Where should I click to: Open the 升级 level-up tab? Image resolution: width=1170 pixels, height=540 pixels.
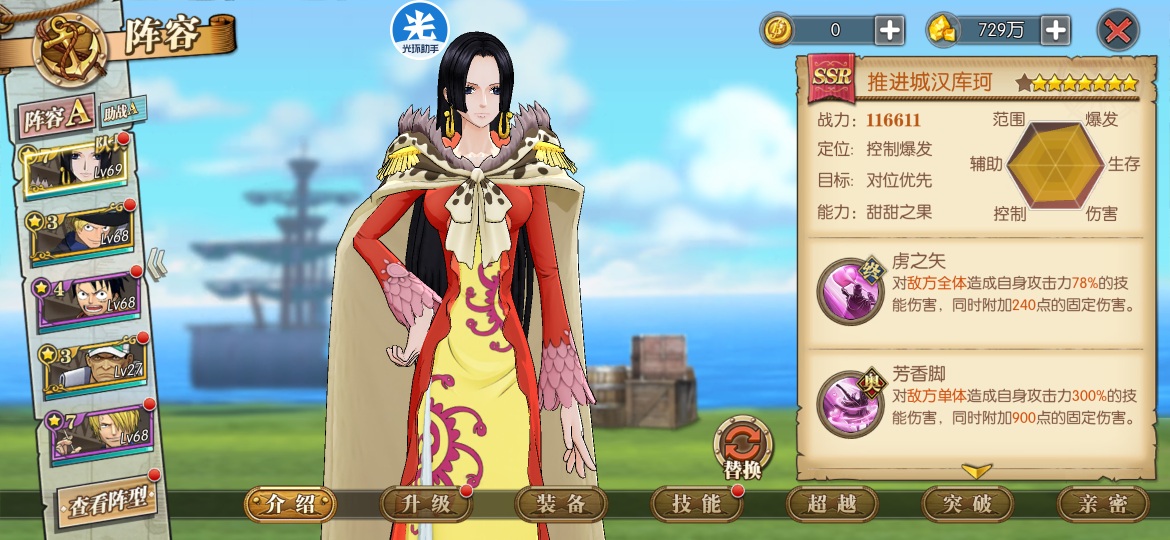427,504
